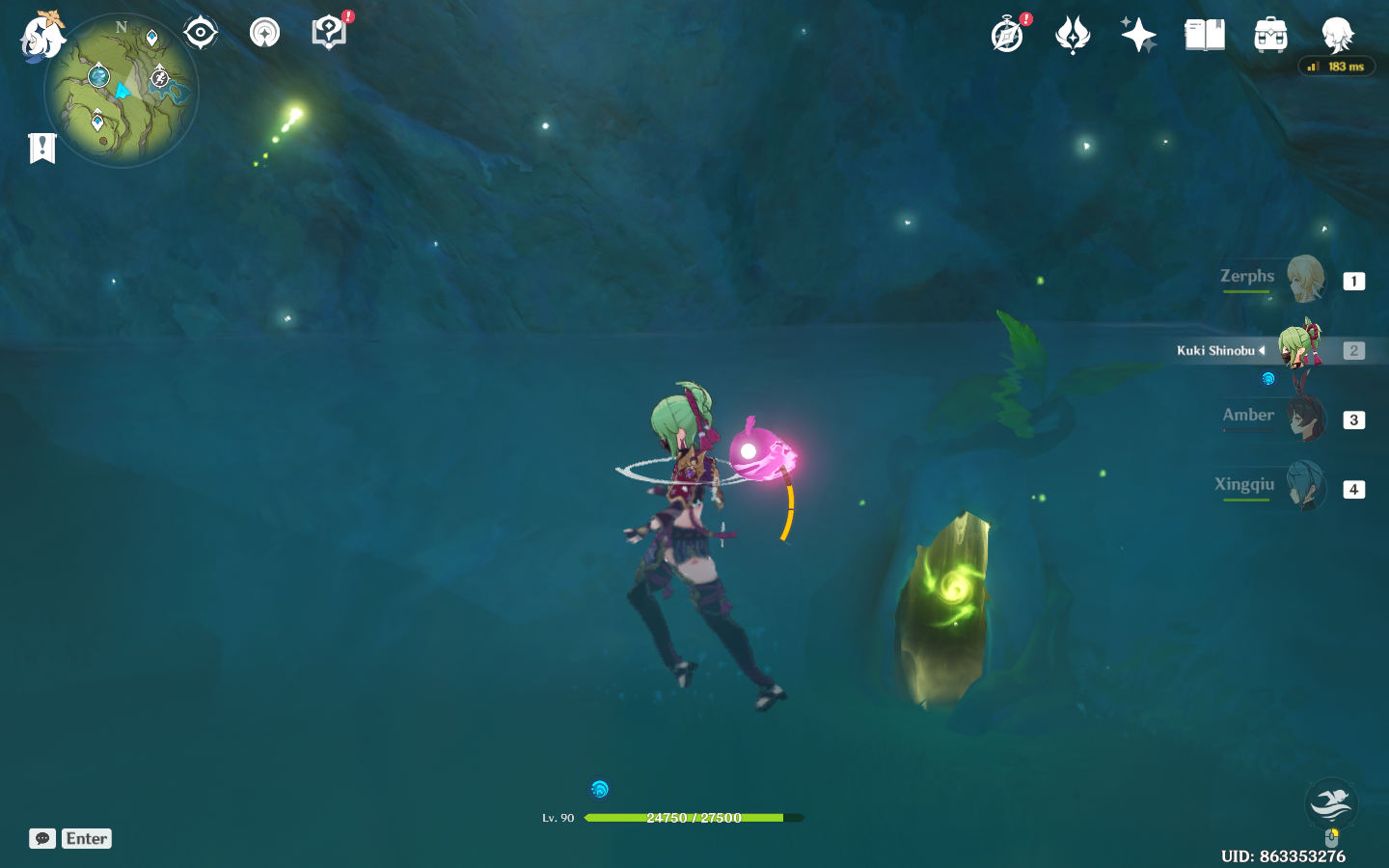Click the chat bubble icon
Screen dimensions: 1389x868
(x=42, y=838)
